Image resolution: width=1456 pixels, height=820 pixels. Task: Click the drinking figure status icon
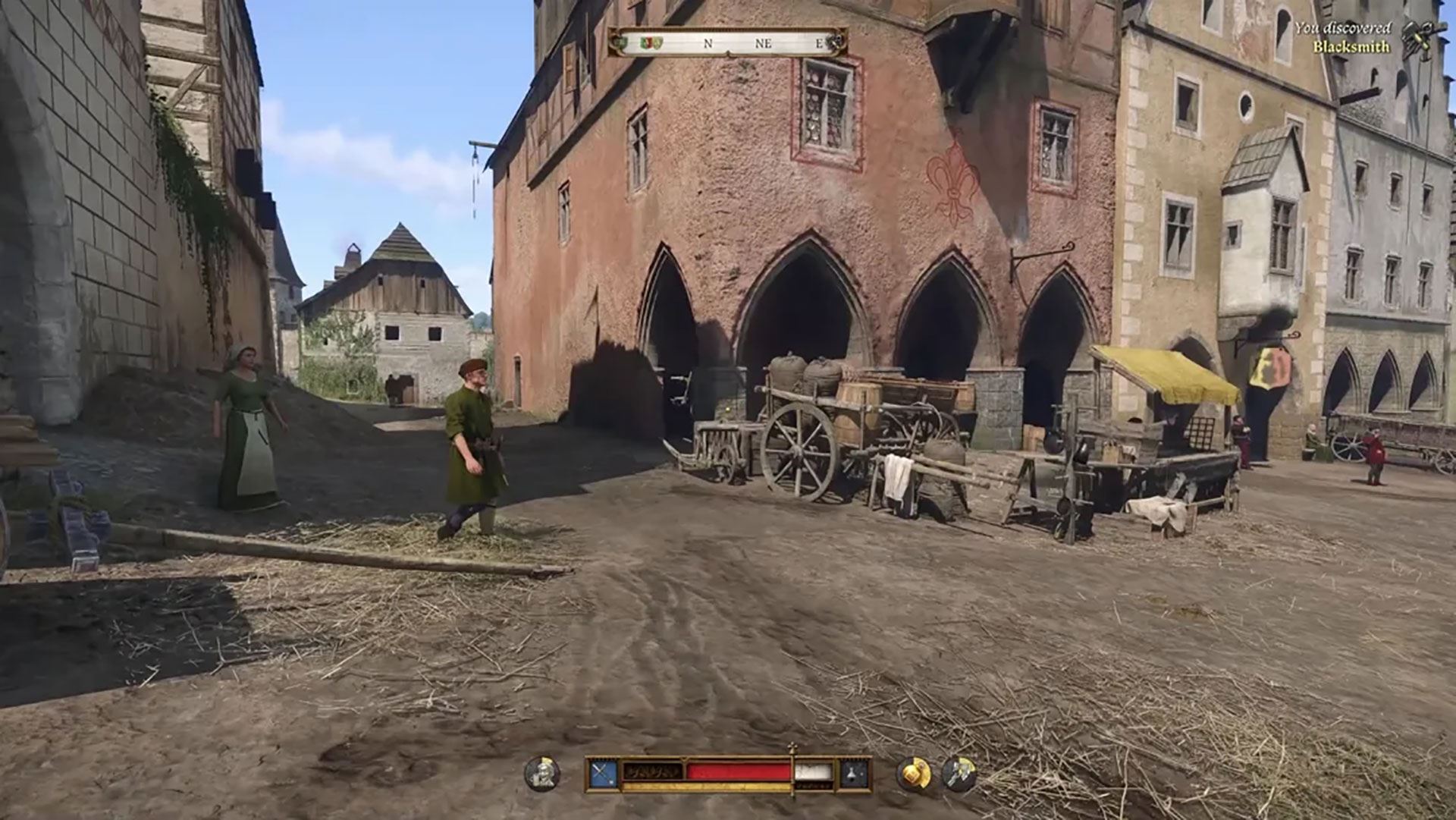[x=541, y=774]
